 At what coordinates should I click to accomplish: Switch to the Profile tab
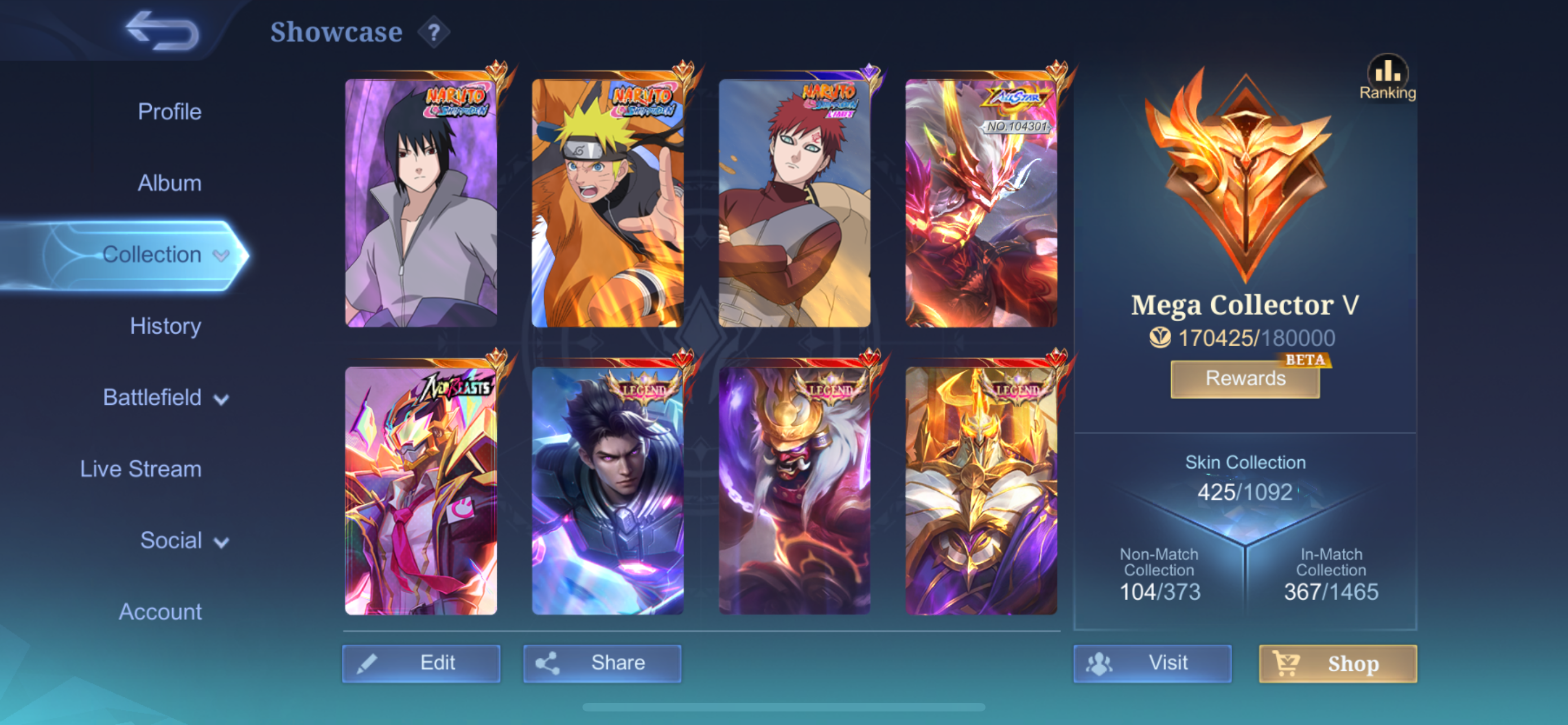pos(169,111)
